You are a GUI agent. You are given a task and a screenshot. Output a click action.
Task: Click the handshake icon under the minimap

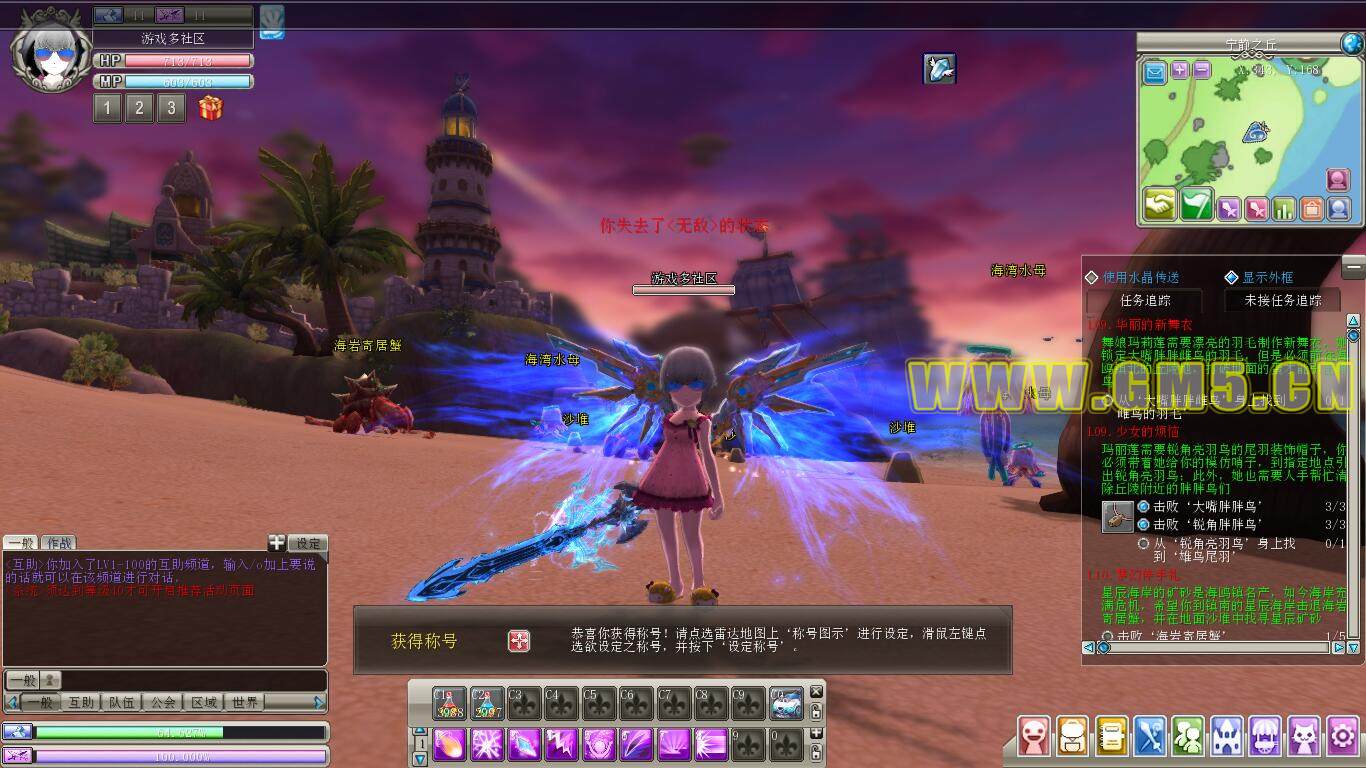pos(1160,204)
